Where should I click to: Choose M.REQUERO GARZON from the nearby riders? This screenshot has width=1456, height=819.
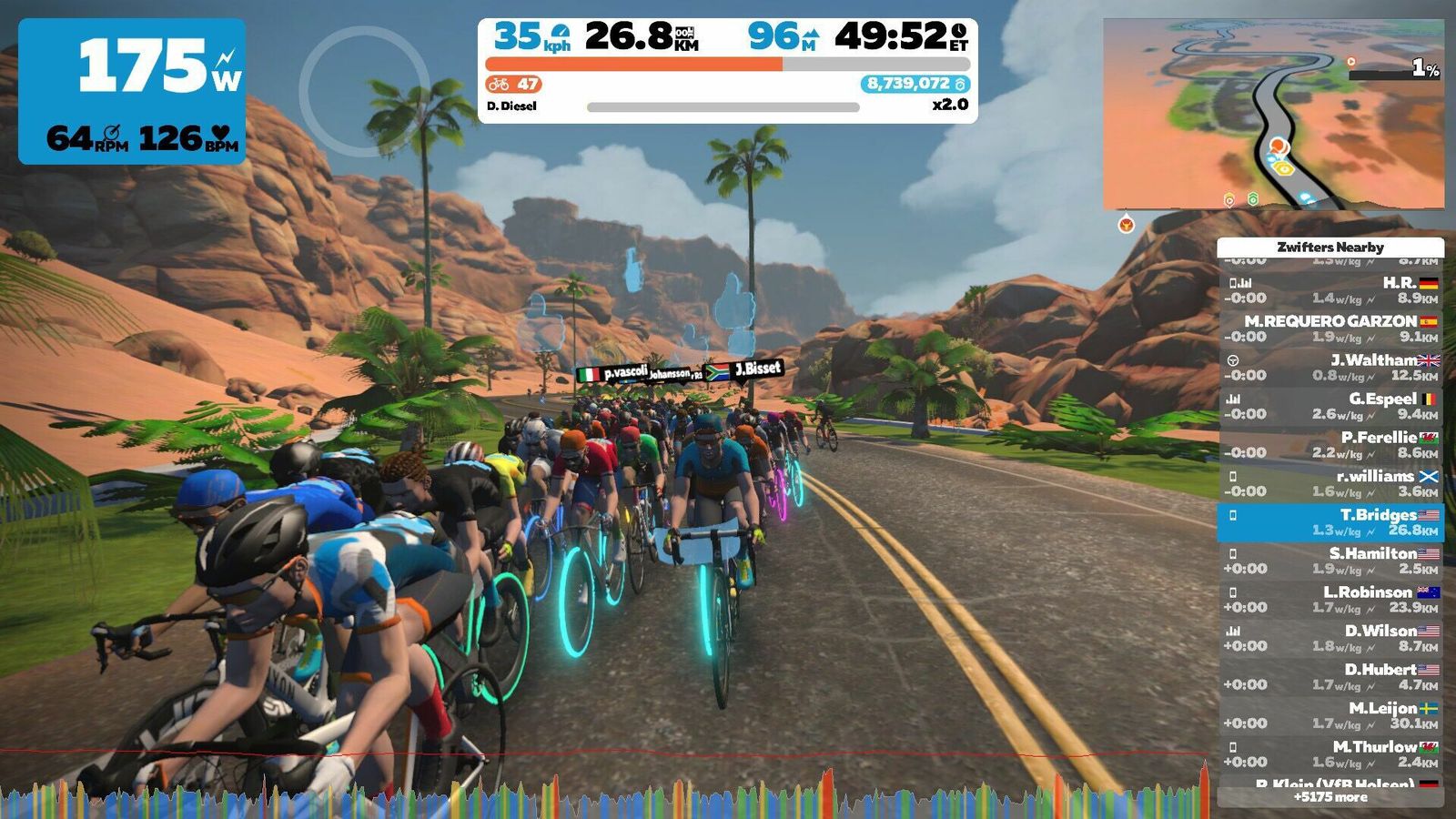click(x=1330, y=329)
